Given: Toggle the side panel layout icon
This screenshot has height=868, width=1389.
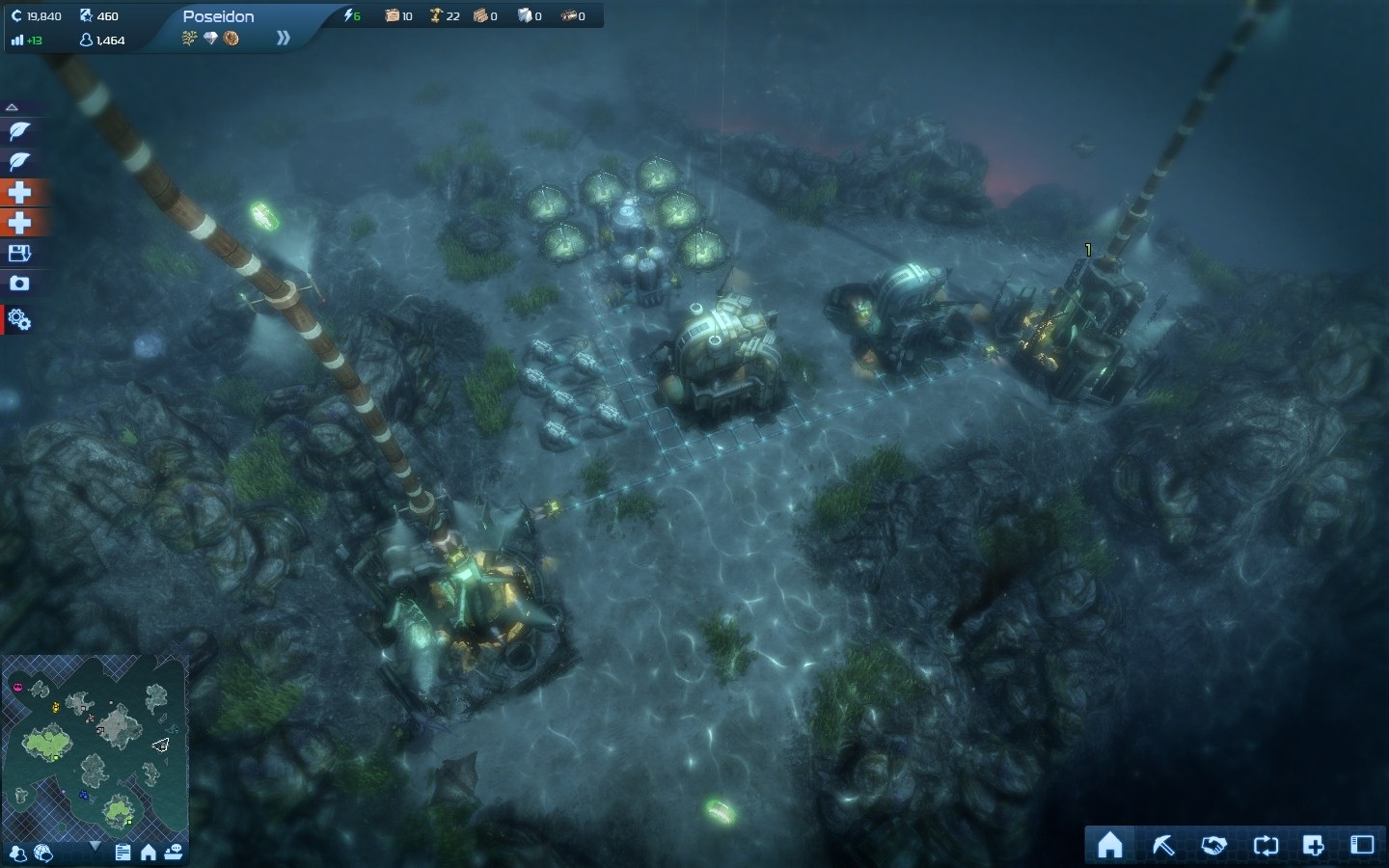Looking at the screenshot, I should click(1362, 846).
